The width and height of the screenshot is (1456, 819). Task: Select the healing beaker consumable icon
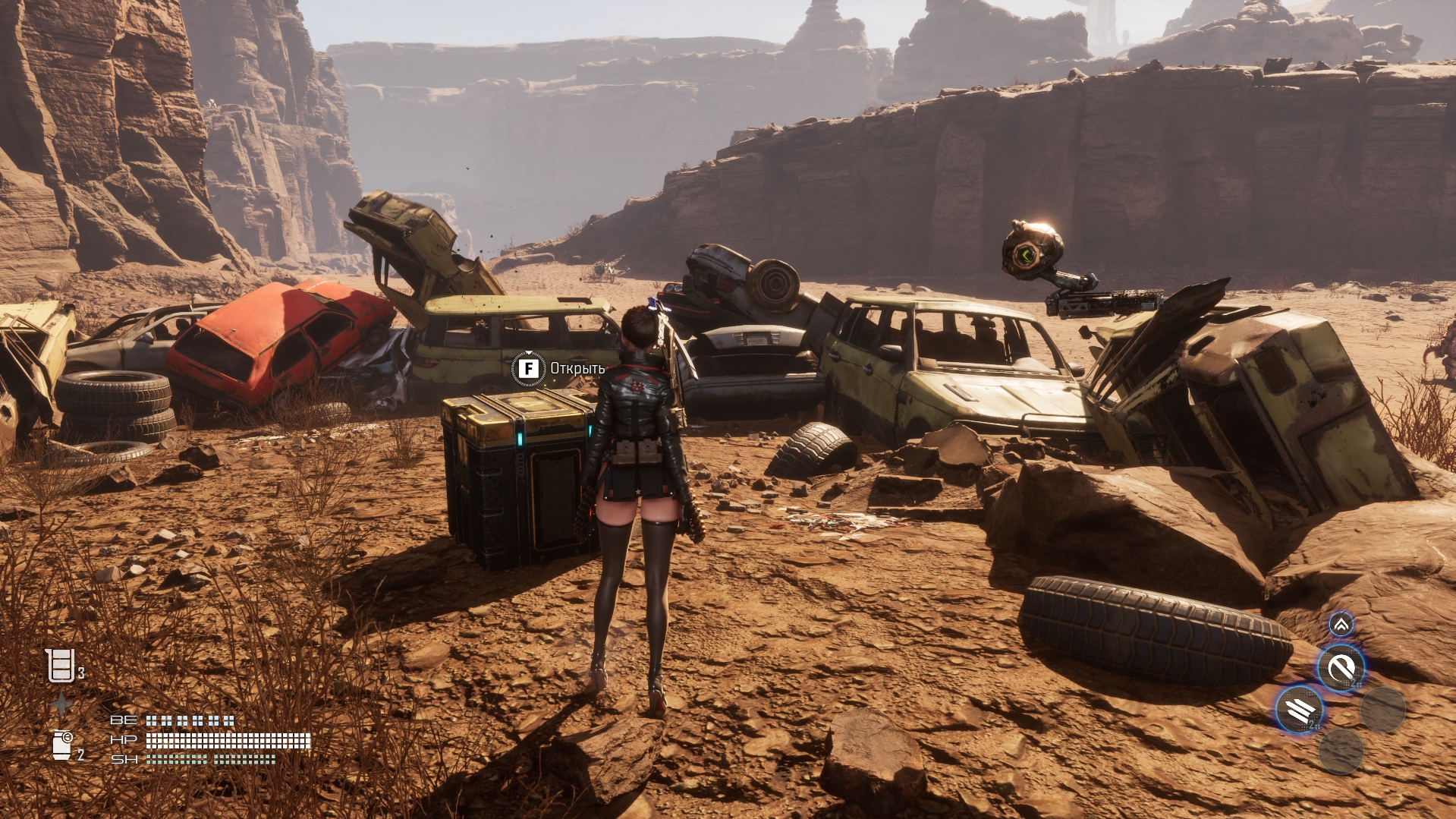(x=61, y=666)
